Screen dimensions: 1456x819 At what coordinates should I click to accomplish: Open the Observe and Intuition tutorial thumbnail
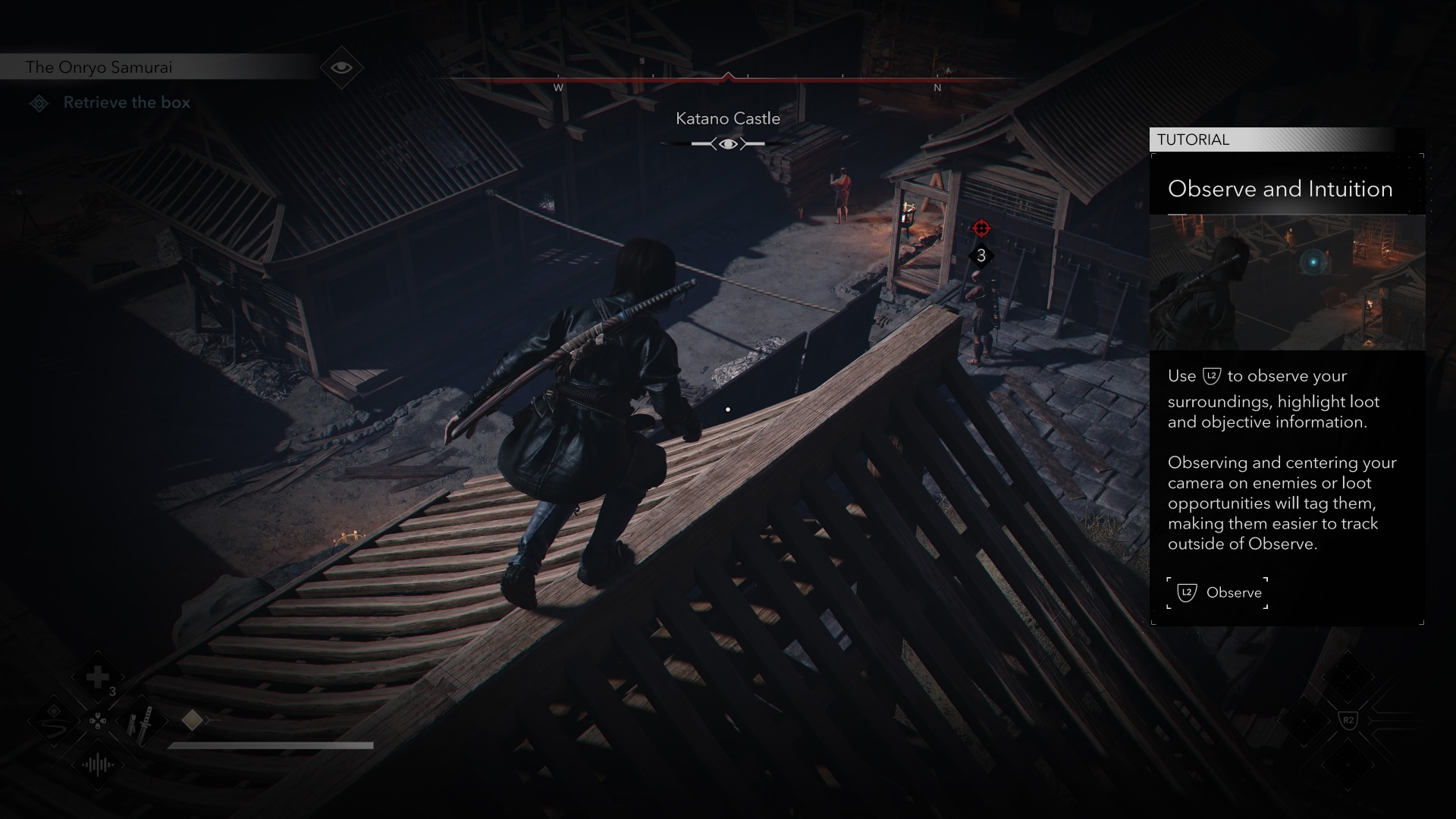pos(1287,282)
